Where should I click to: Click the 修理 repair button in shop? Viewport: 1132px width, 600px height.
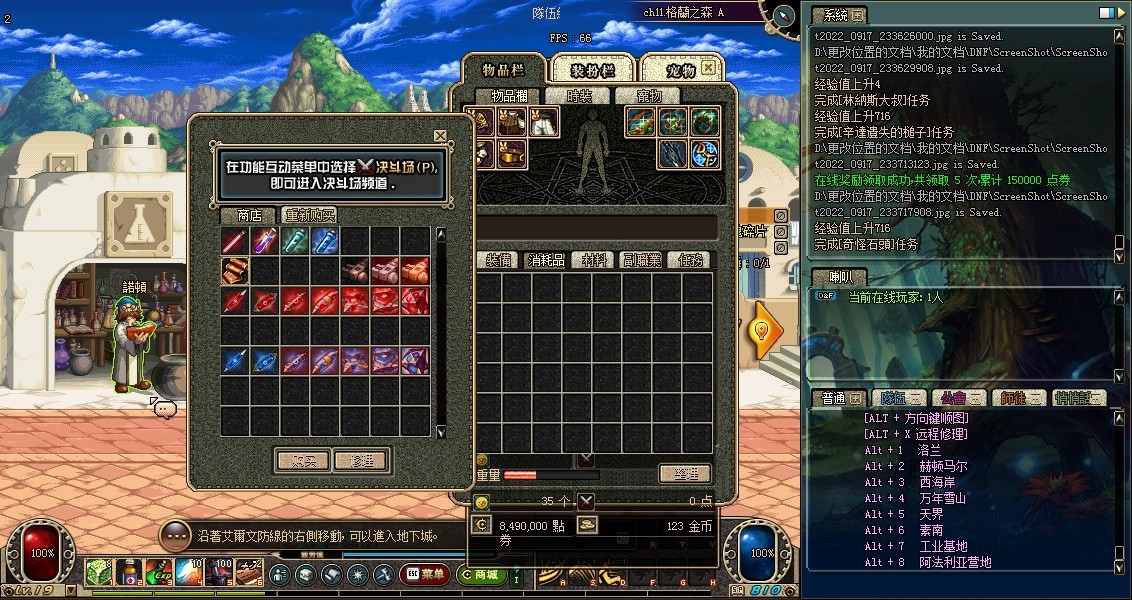pyautogui.click(x=361, y=461)
